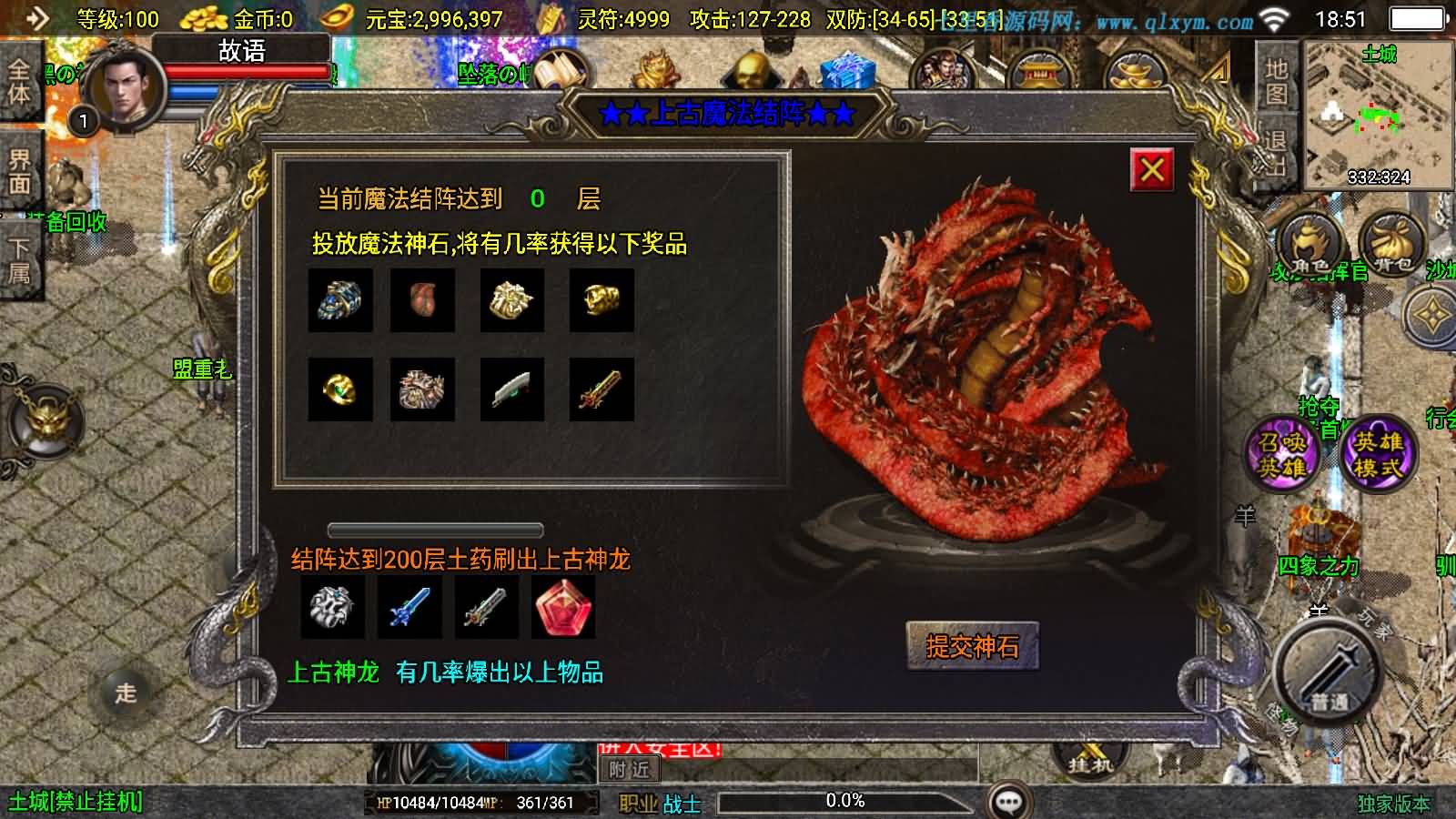
Task: Switch to the 全体 chat tab
Action: click(x=20, y=82)
